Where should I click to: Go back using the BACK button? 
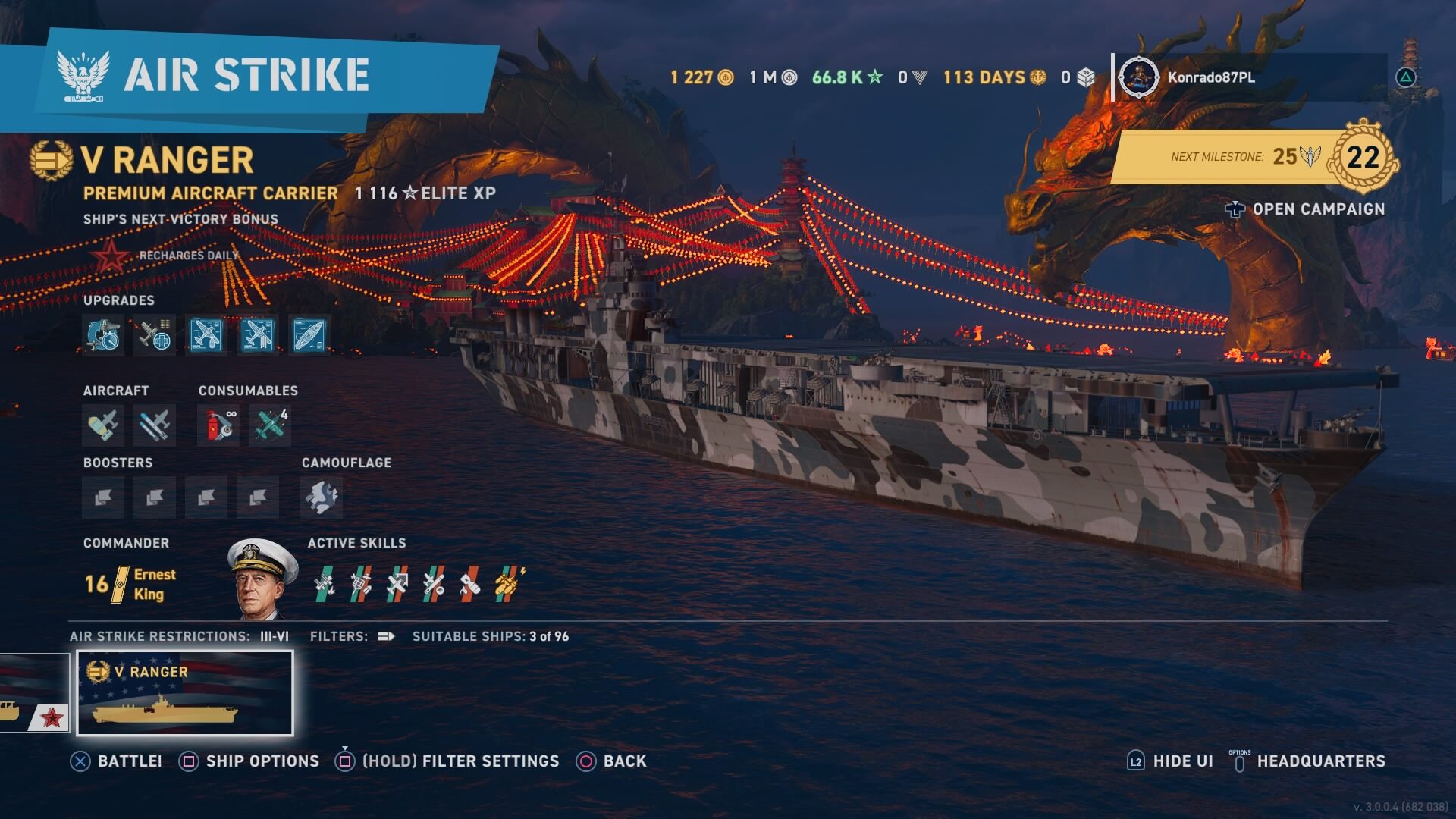click(612, 761)
